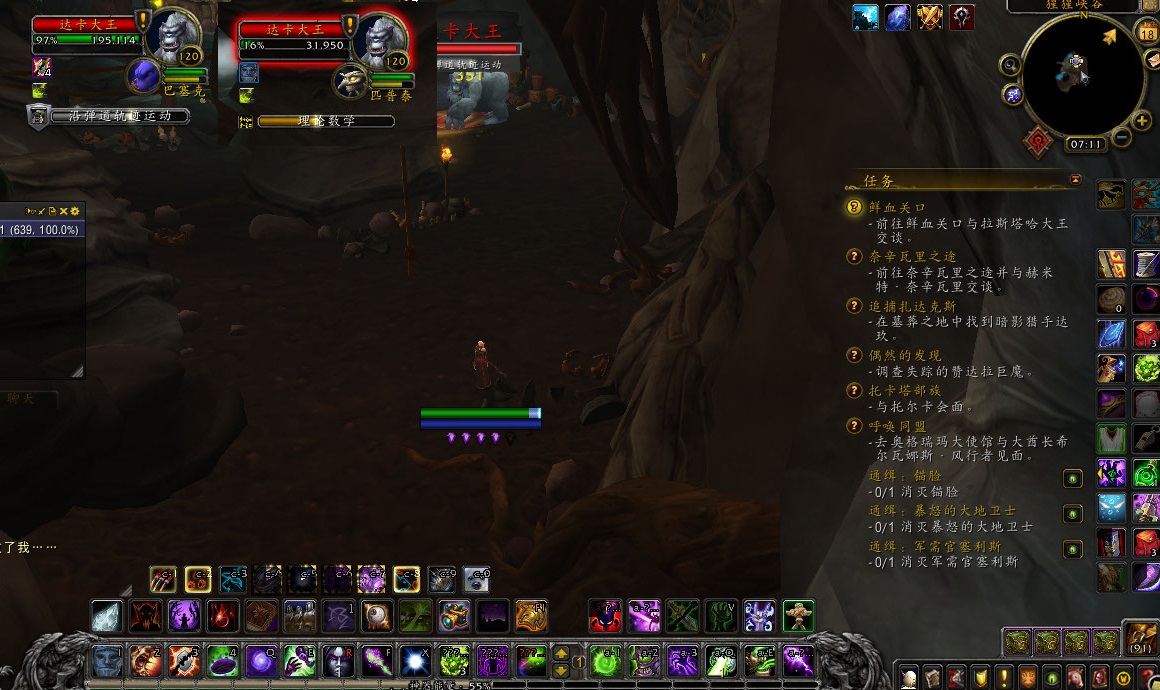The image size is (1160, 690).
Task: Click the minimap zoom-in plus button
Action: (1142, 122)
